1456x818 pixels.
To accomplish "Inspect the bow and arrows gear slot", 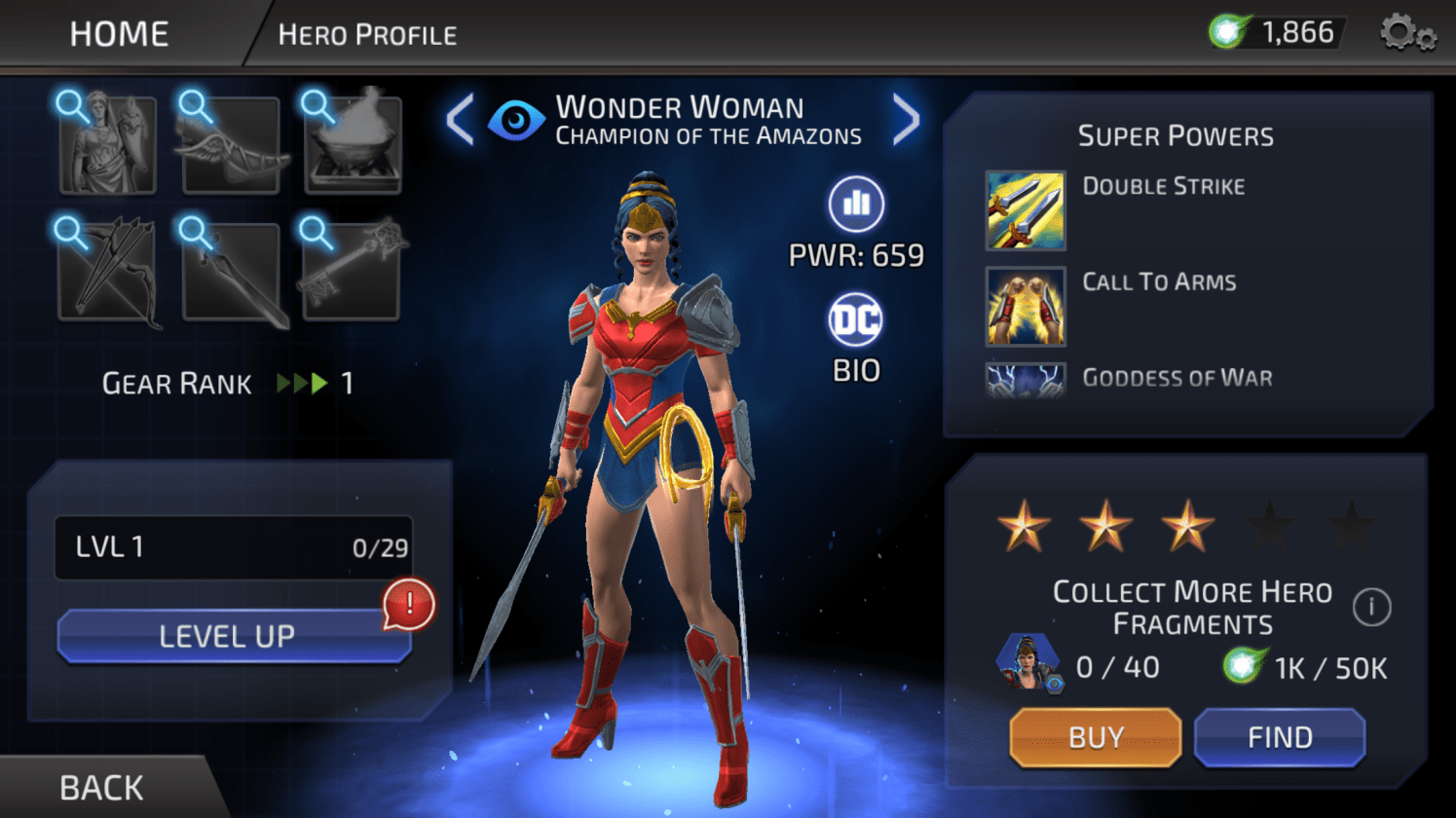I will [107, 272].
